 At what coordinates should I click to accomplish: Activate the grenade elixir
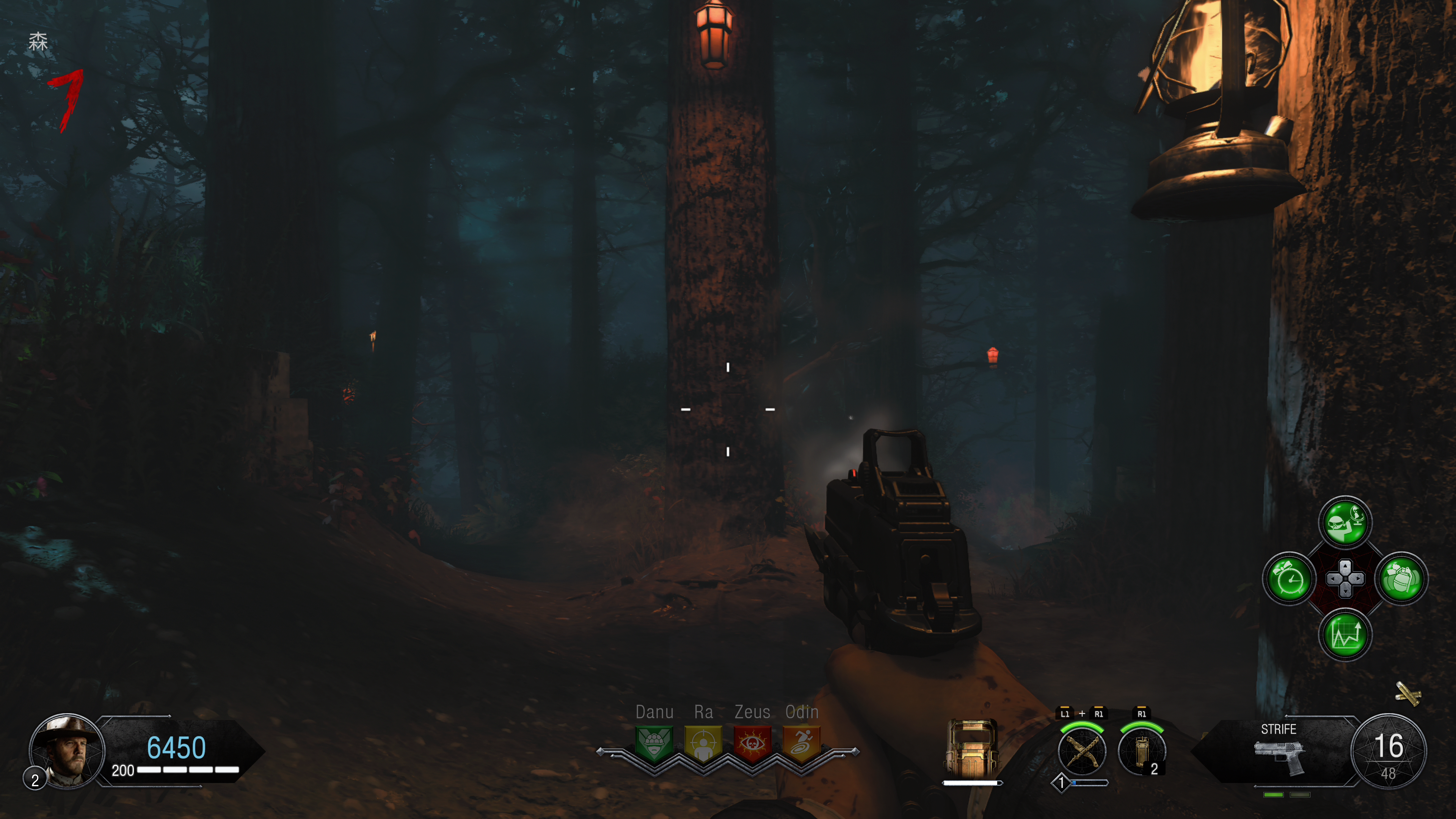(1401, 579)
